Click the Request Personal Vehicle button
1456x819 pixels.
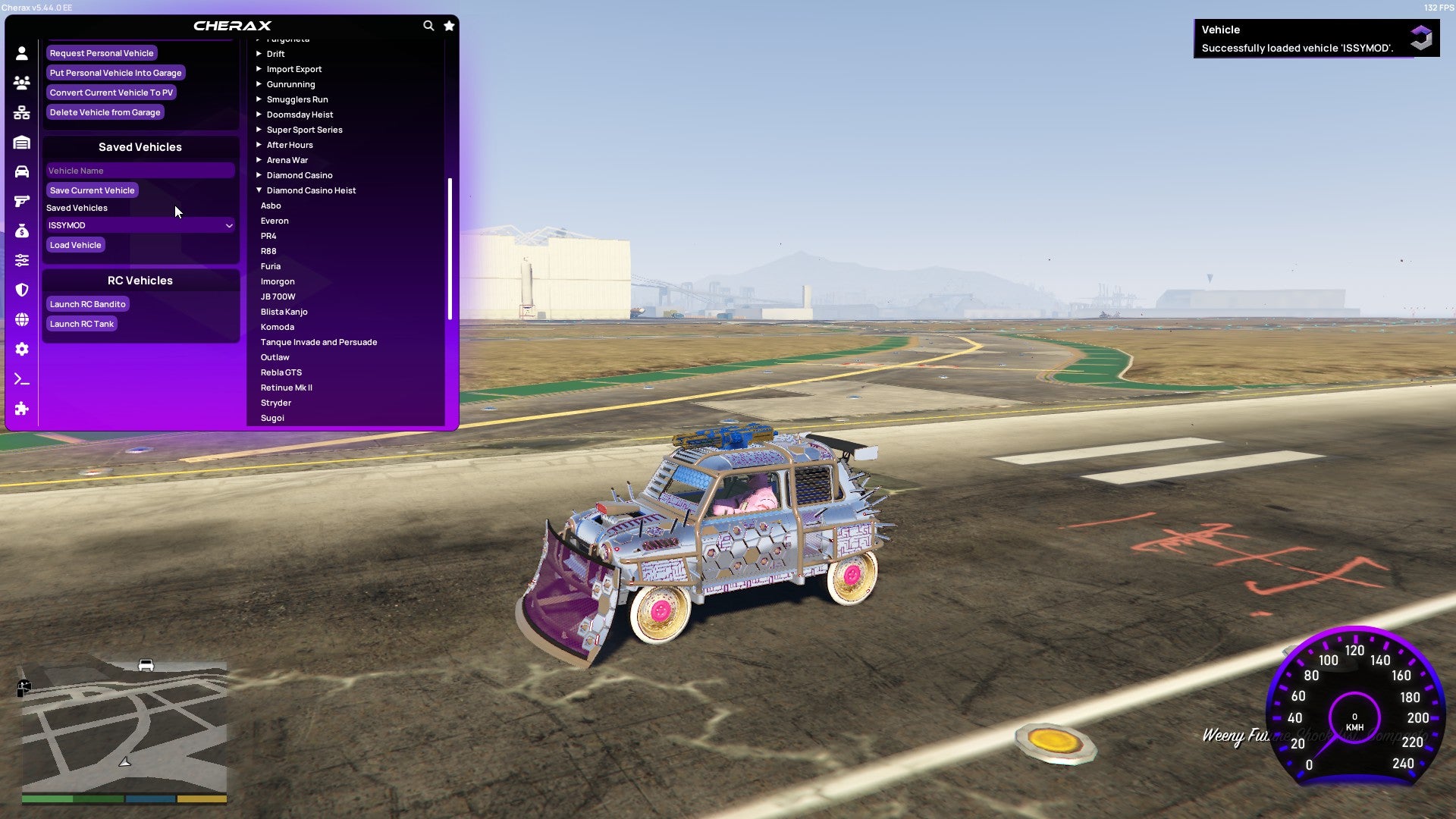[102, 53]
